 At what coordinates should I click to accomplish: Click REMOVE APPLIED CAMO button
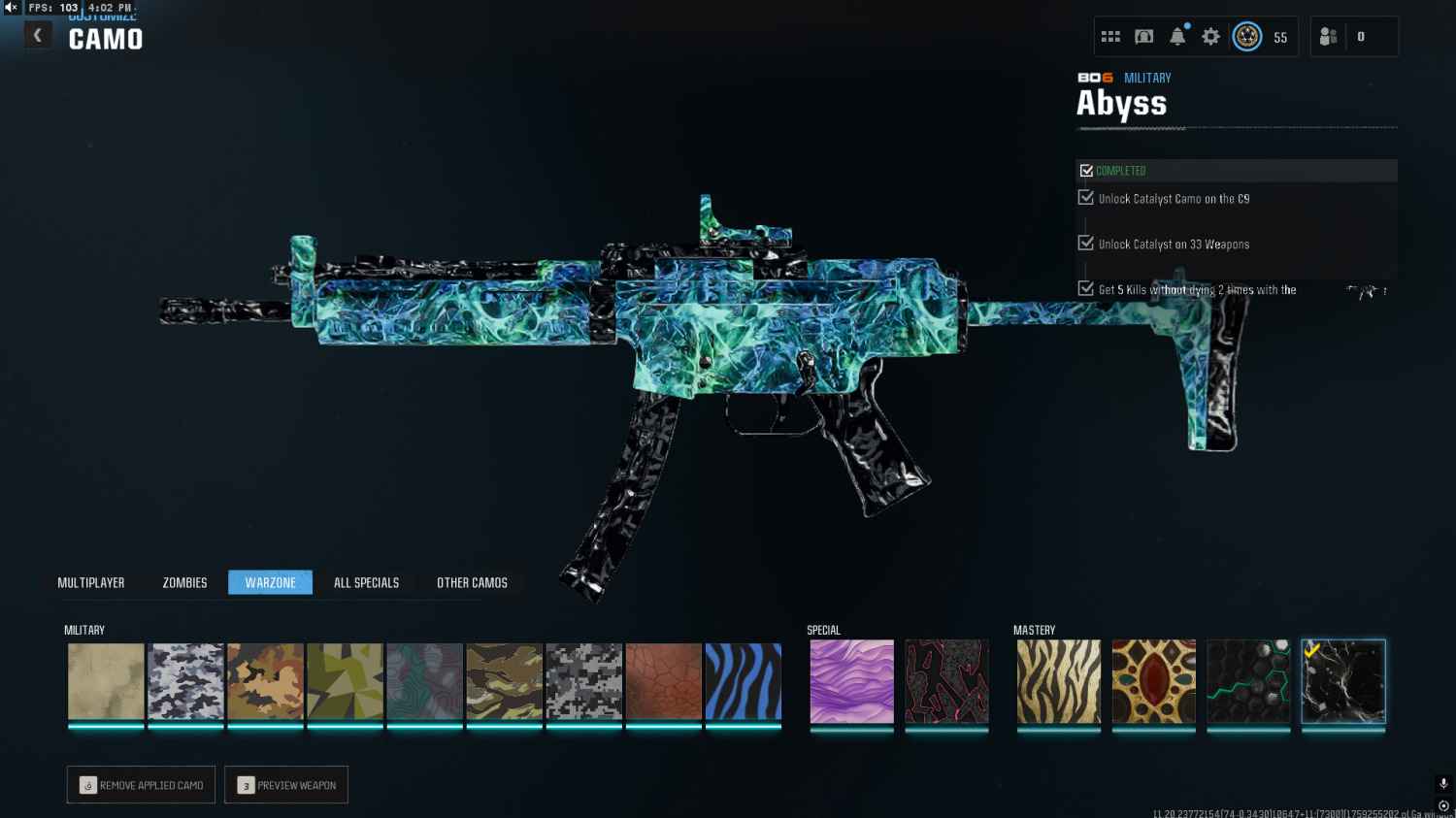coord(141,785)
